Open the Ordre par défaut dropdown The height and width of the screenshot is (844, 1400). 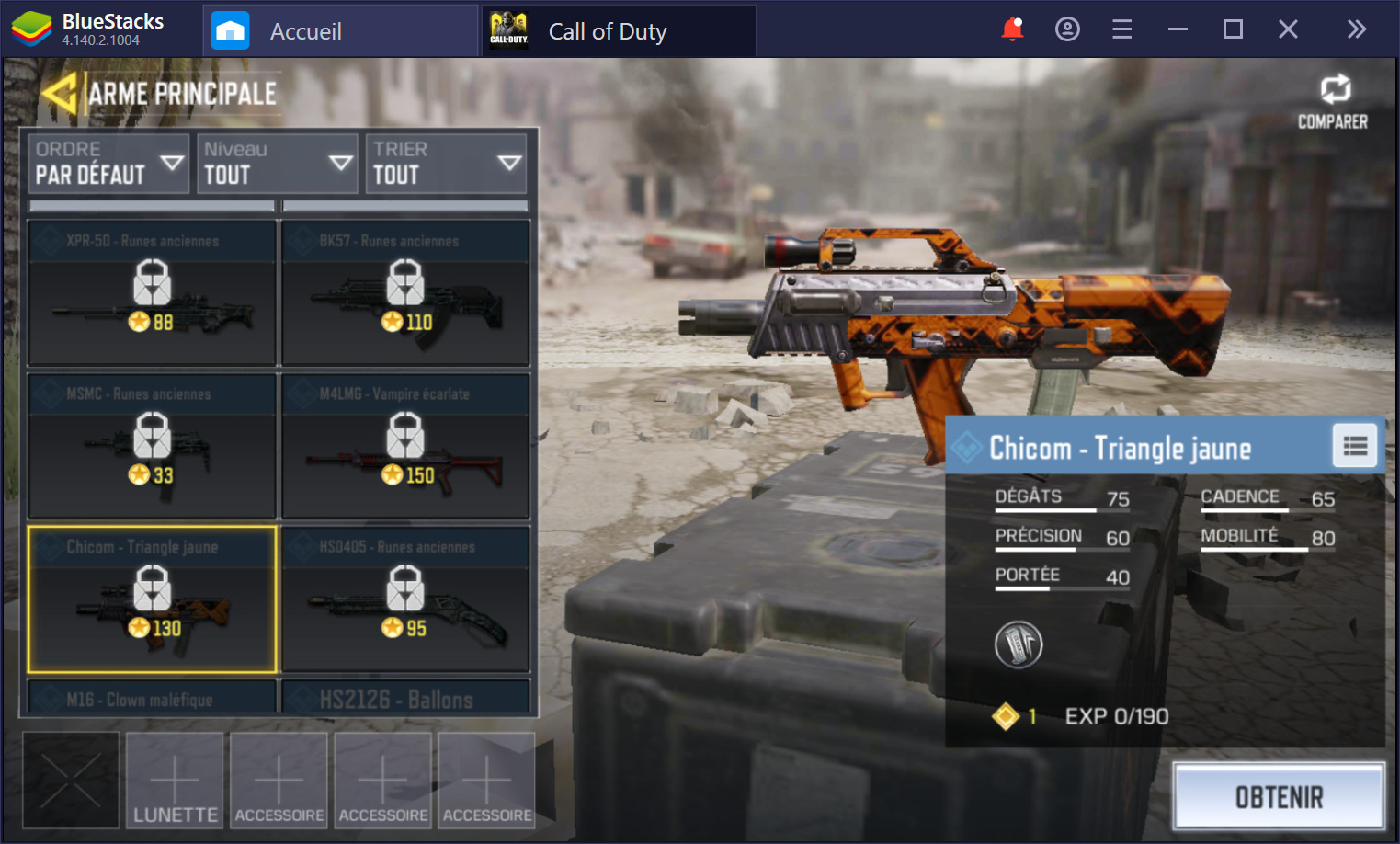[x=108, y=164]
